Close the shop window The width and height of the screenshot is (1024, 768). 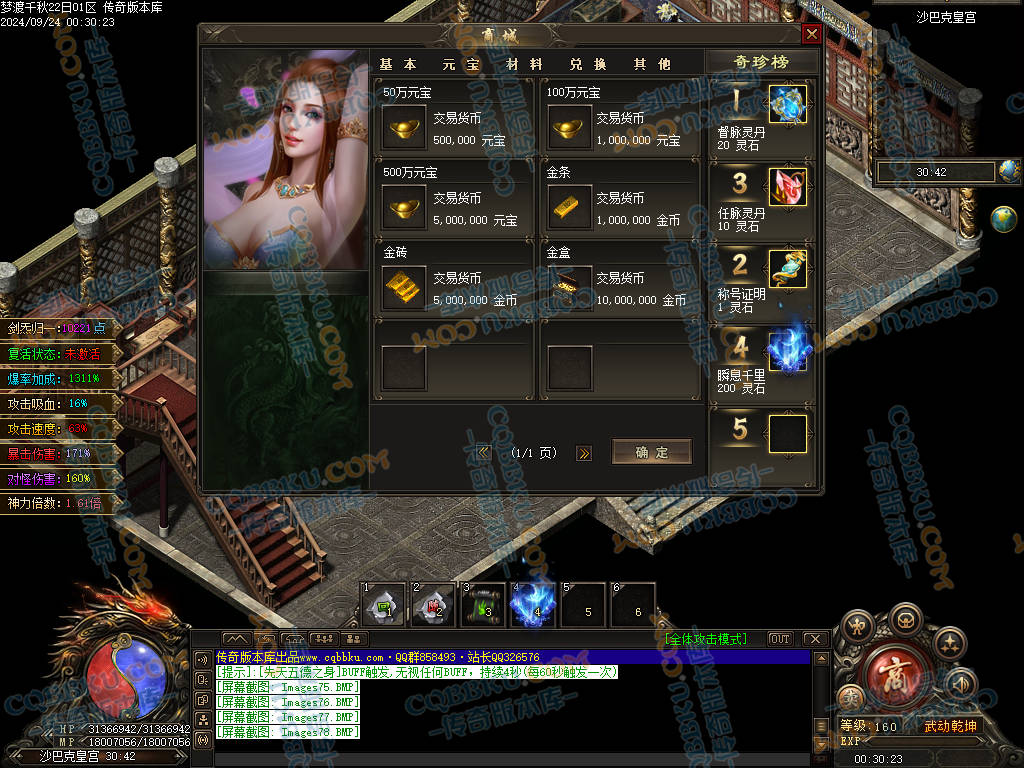812,34
